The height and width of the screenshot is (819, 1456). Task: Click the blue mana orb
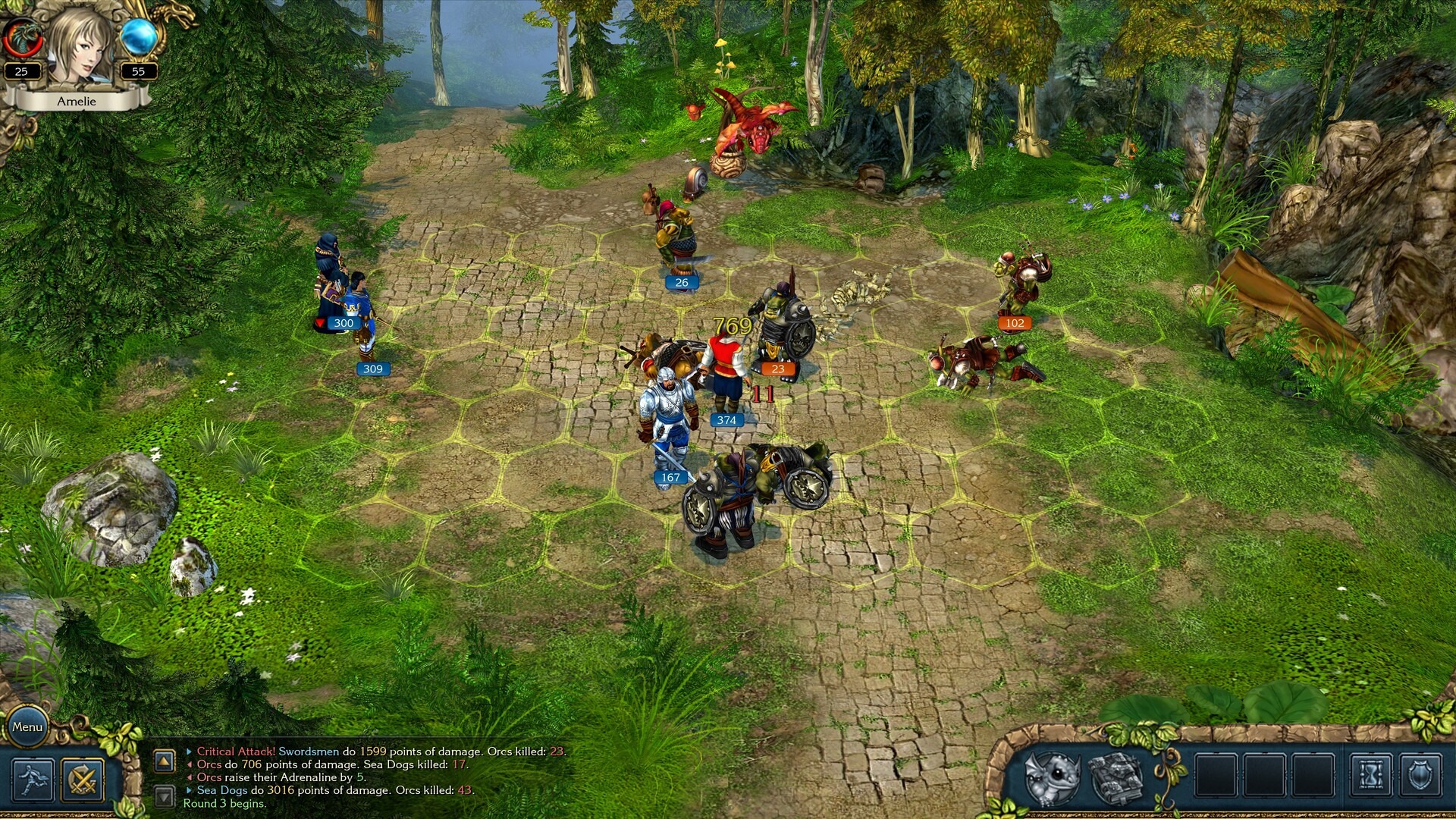pos(139,36)
